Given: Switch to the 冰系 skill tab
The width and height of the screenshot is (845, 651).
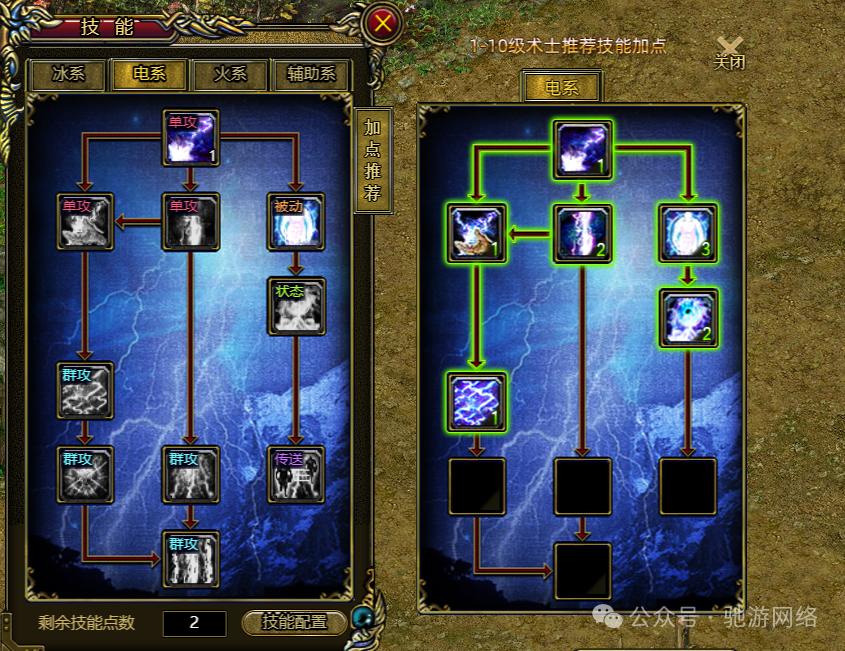Looking at the screenshot, I should coord(67,75).
